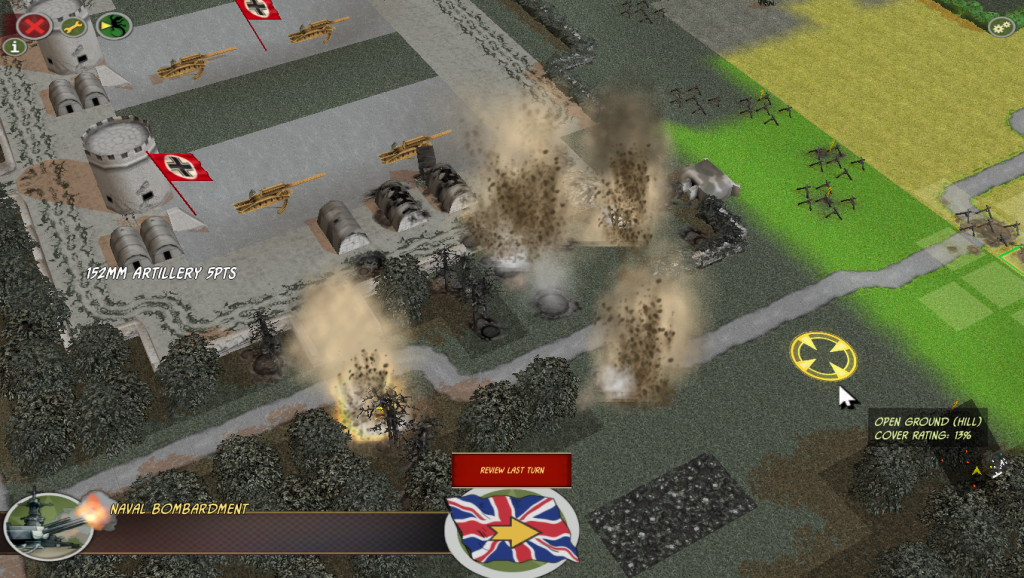The width and height of the screenshot is (1024, 578).
Task: Click the red X button
Action: pos(34,25)
